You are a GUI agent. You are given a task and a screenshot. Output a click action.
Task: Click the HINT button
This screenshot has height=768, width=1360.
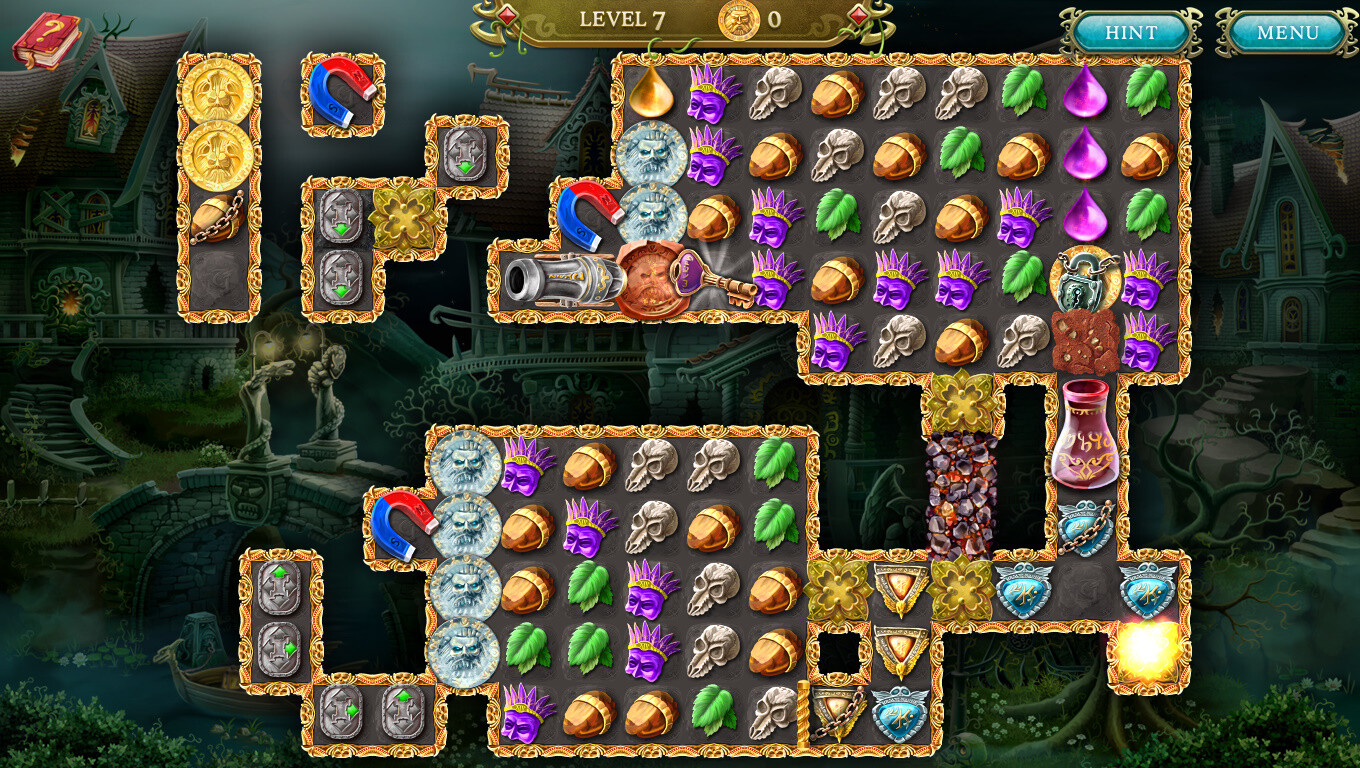point(1131,31)
